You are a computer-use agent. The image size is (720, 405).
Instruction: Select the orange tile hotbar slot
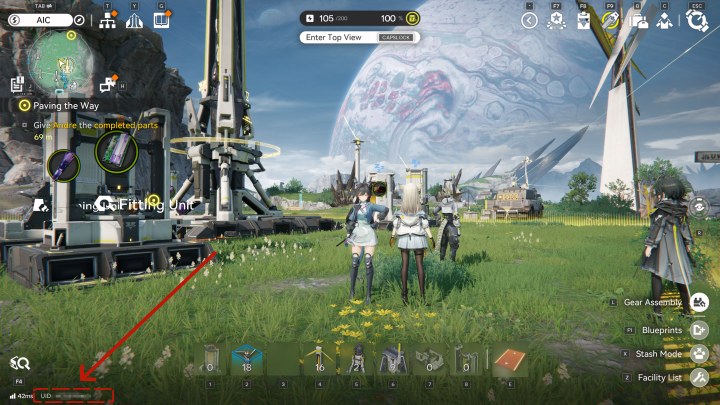click(509, 360)
